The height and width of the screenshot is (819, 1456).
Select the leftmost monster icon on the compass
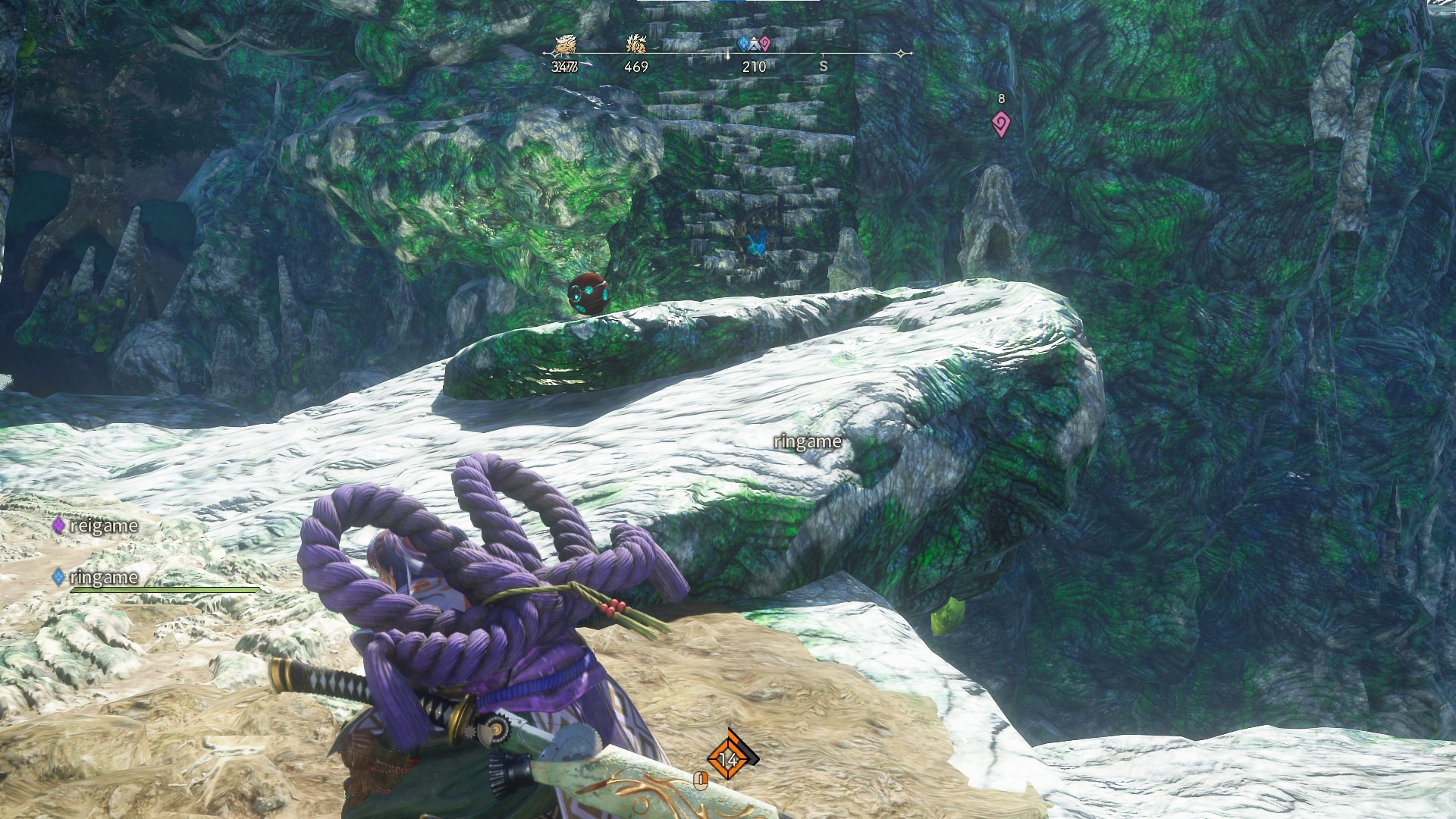click(x=564, y=45)
